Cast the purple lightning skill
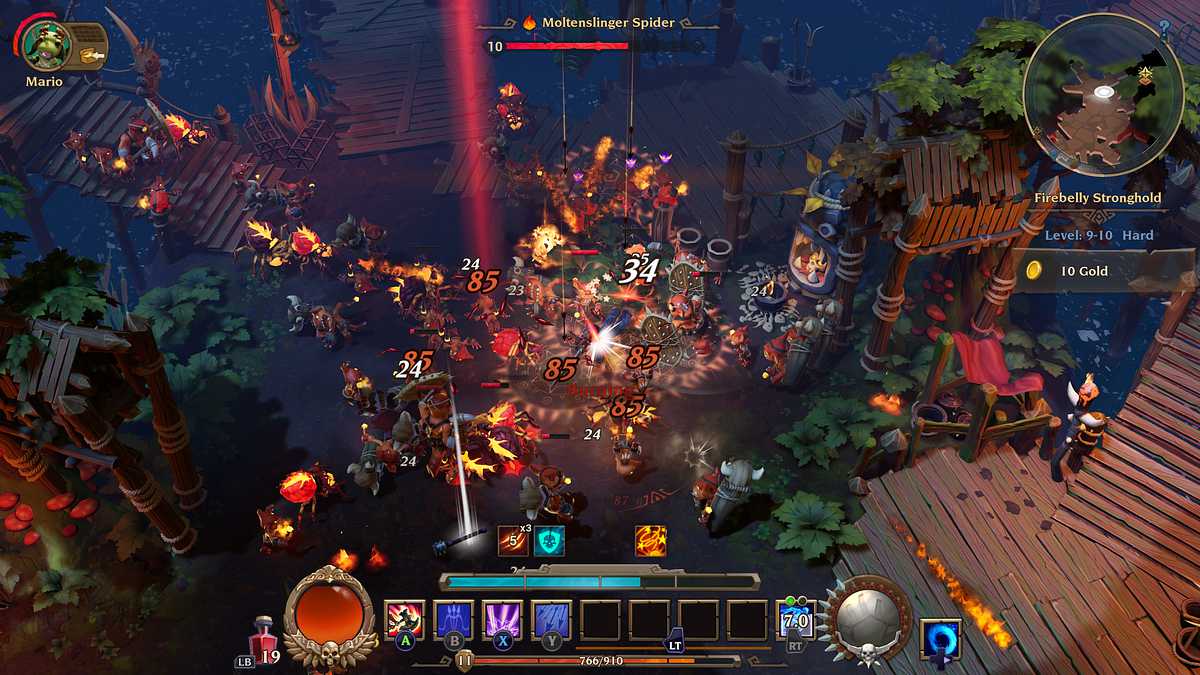 (502, 620)
